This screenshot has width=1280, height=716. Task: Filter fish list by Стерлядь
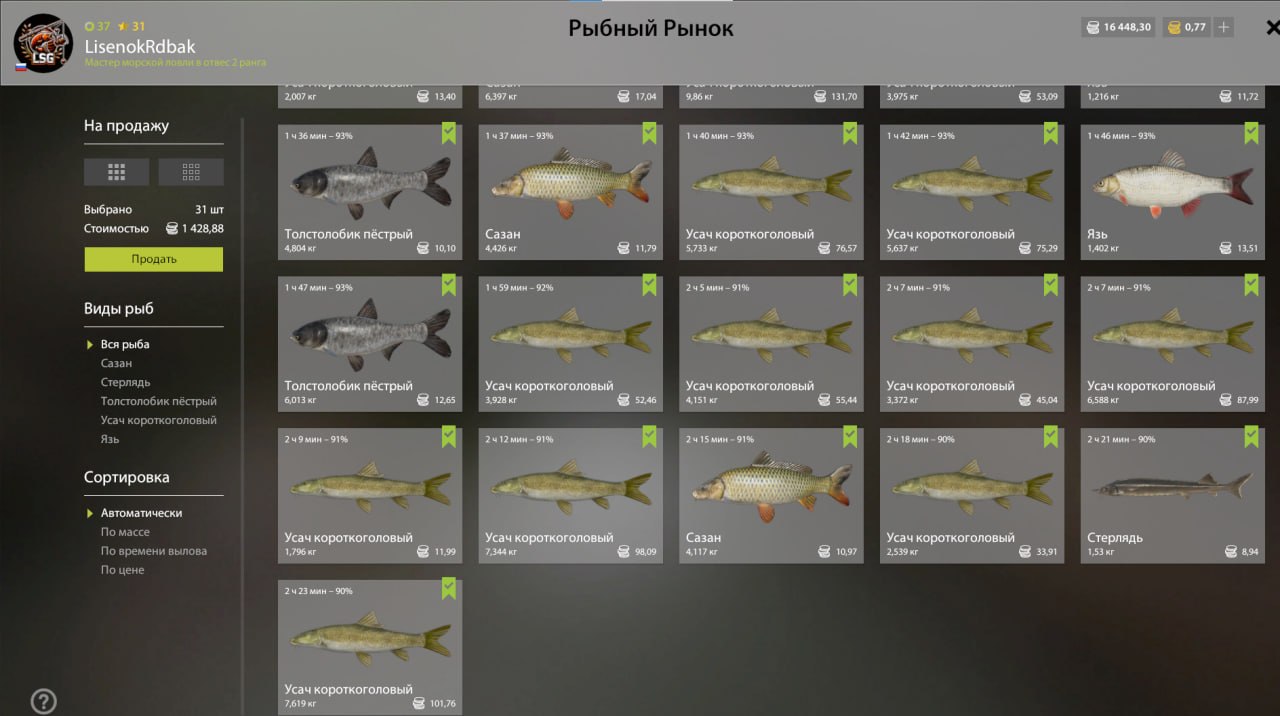(x=125, y=382)
